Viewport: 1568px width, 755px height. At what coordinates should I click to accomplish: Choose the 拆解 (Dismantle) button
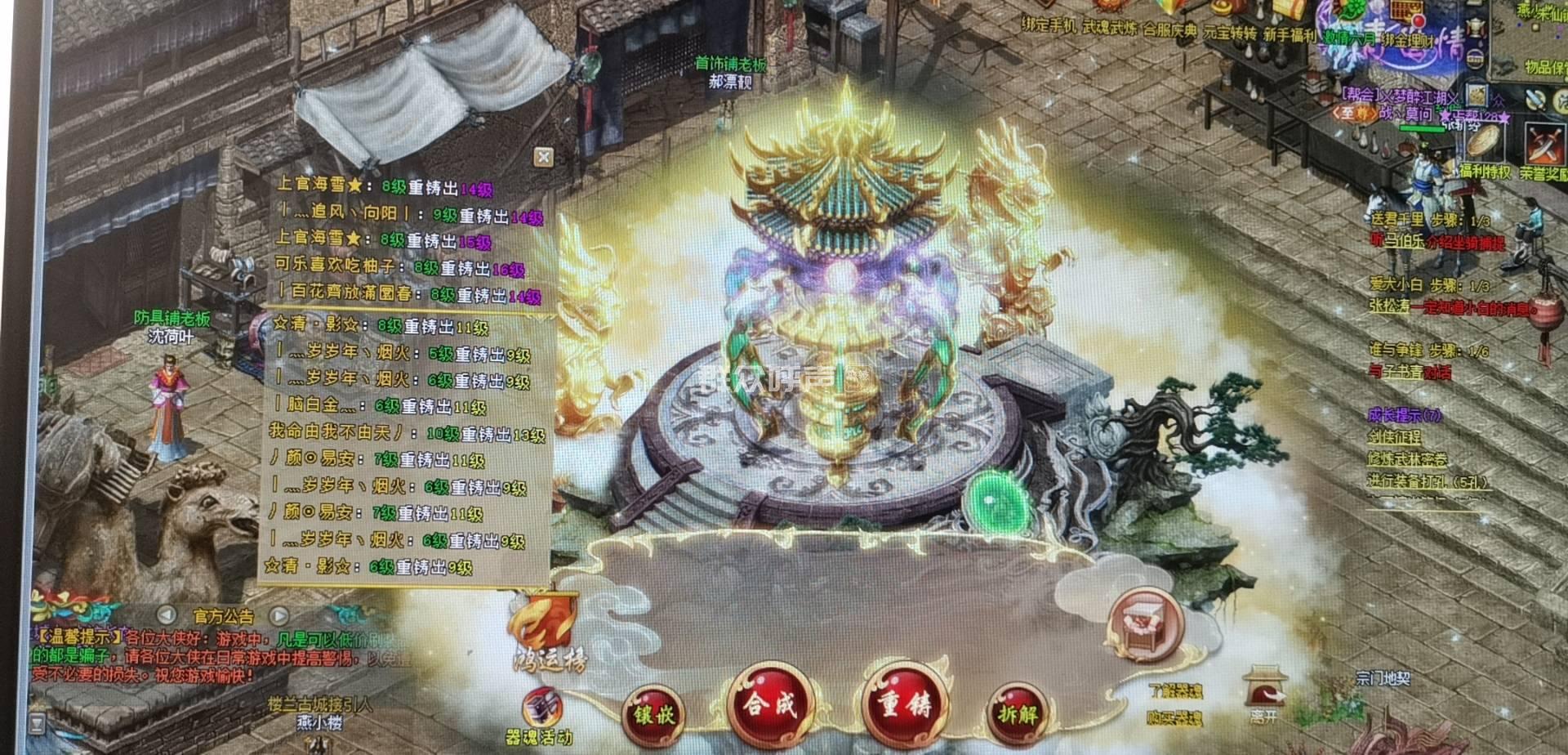1017,714
